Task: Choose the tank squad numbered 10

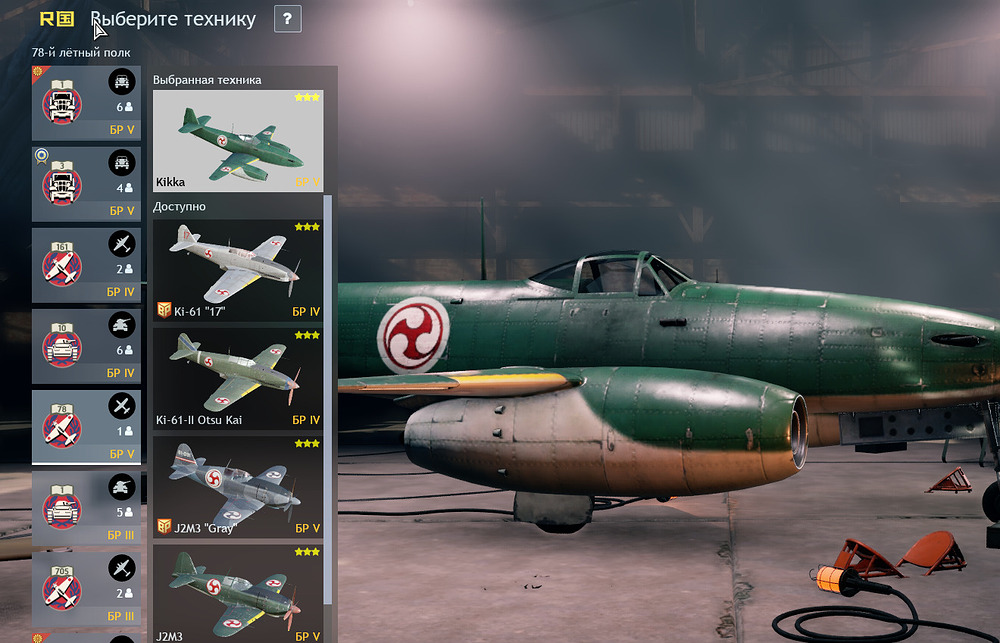Action: (86, 346)
